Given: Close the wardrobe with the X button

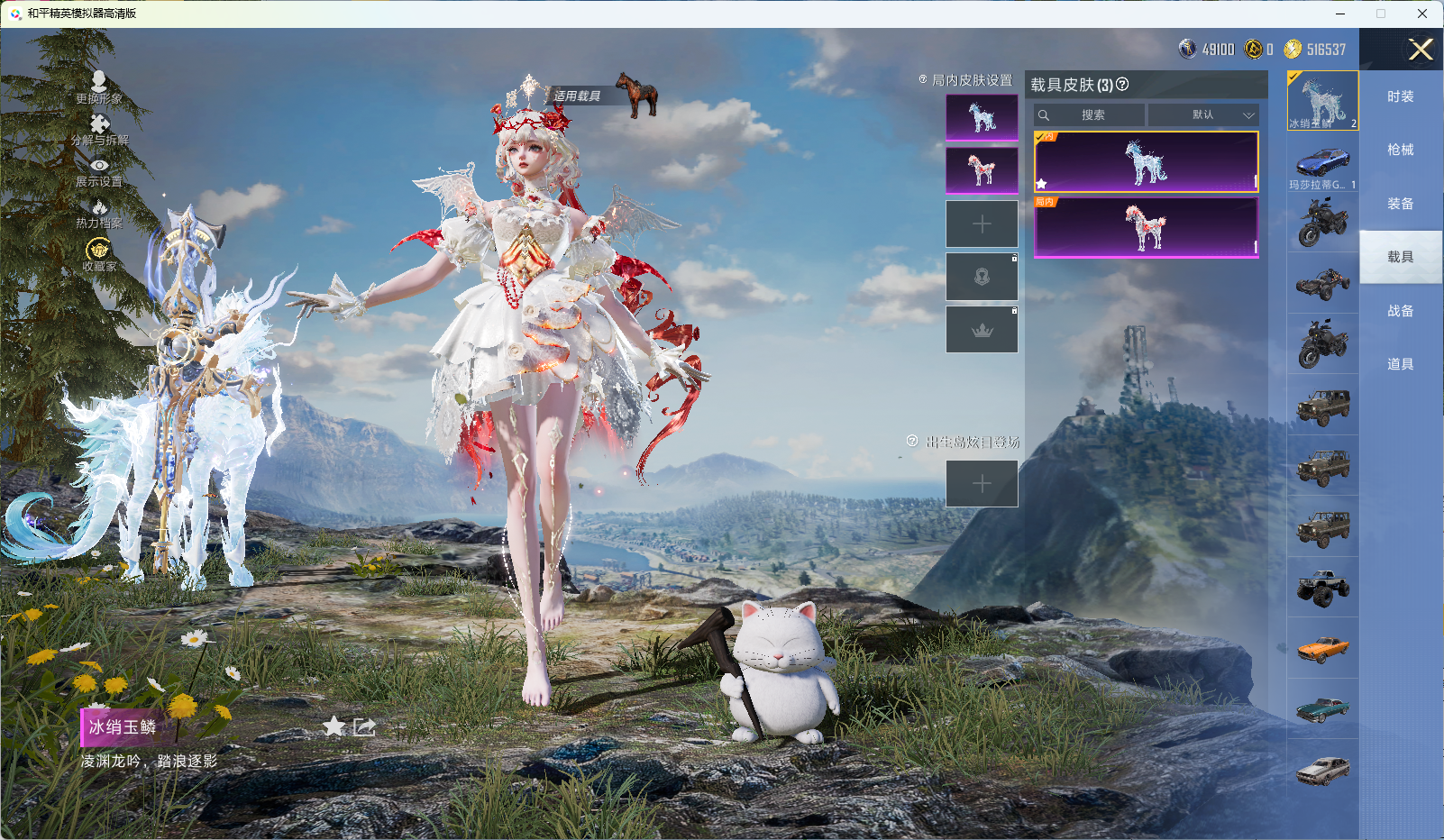Looking at the screenshot, I should click(x=1421, y=50).
